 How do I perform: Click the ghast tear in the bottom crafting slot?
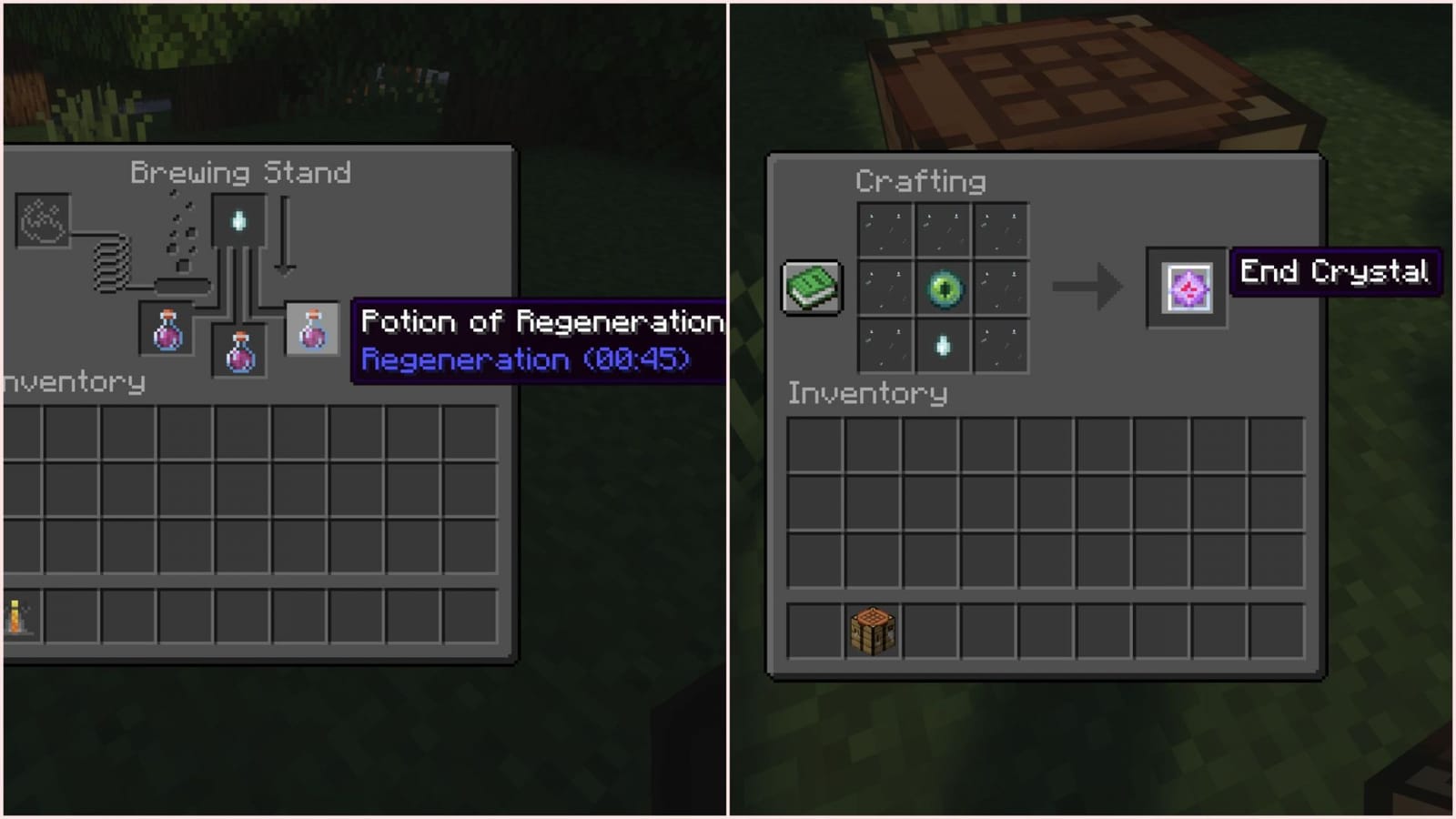pos(942,346)
